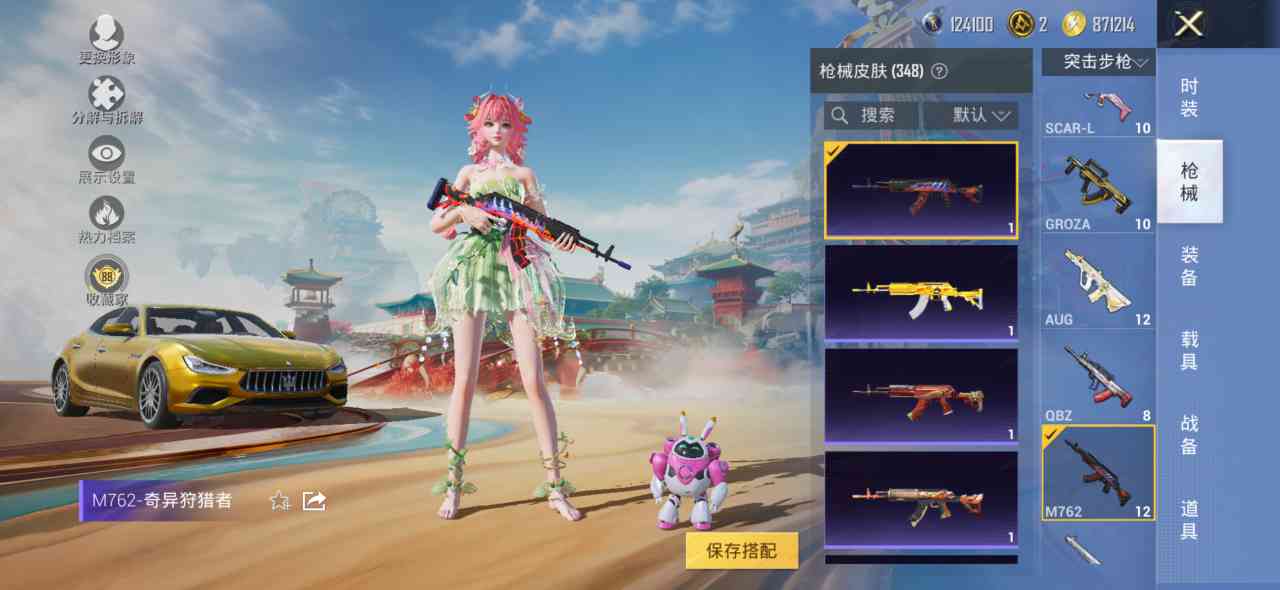1280x590 pixels.
Task: Open the 突击步枪 weapon type dropdown
Action: [x=1098, y=62]
